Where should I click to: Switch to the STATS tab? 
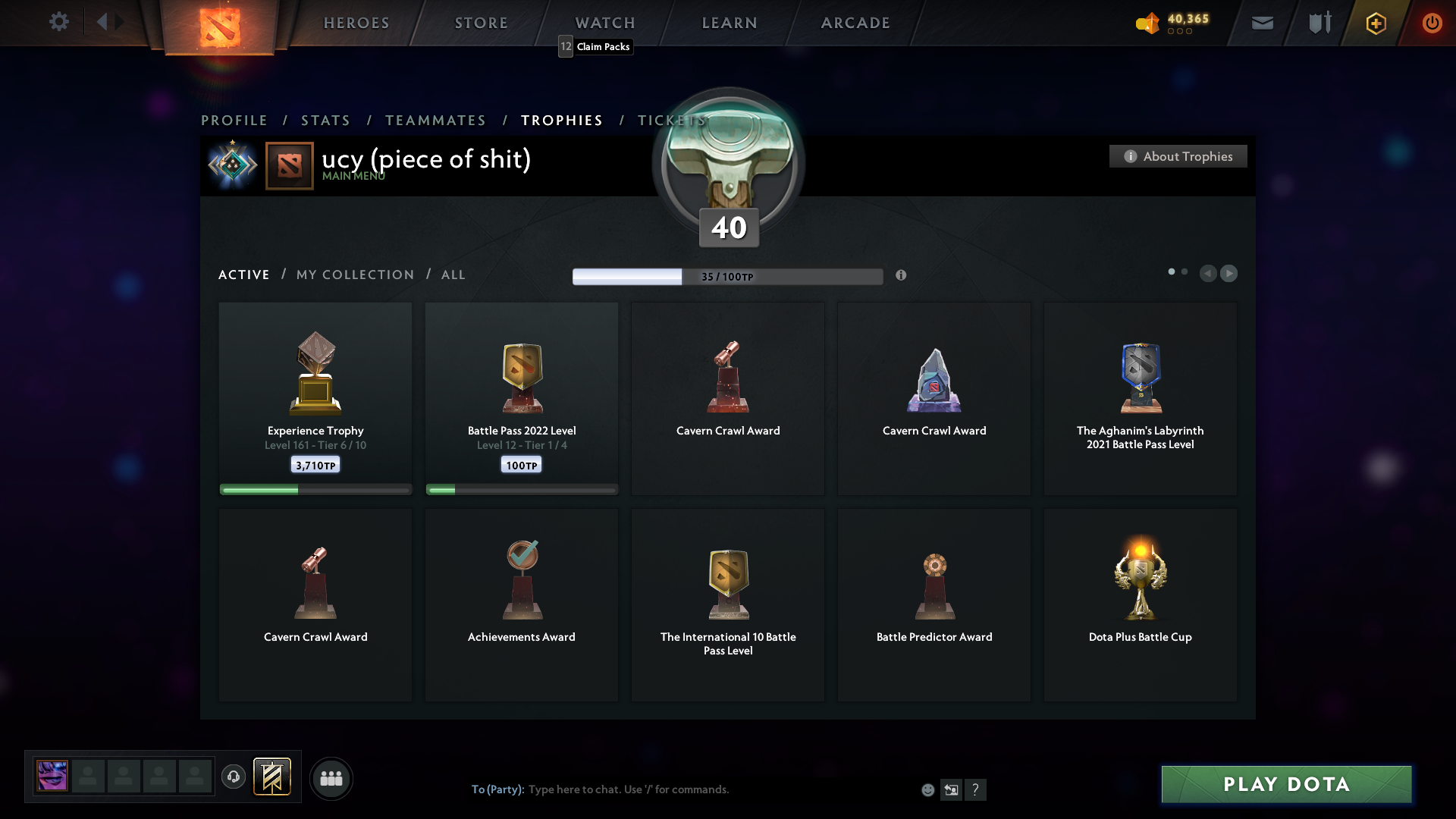(325, 120)
